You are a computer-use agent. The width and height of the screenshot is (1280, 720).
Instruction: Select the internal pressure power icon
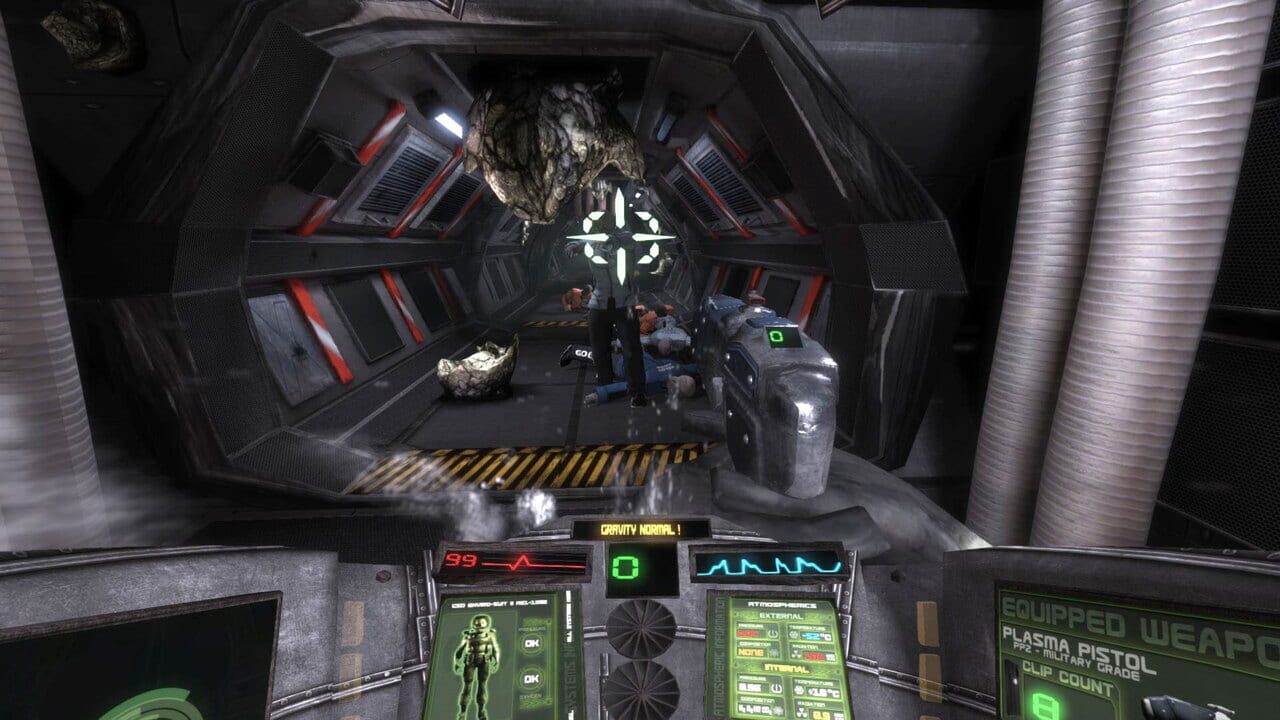click(x=777, y=687)
